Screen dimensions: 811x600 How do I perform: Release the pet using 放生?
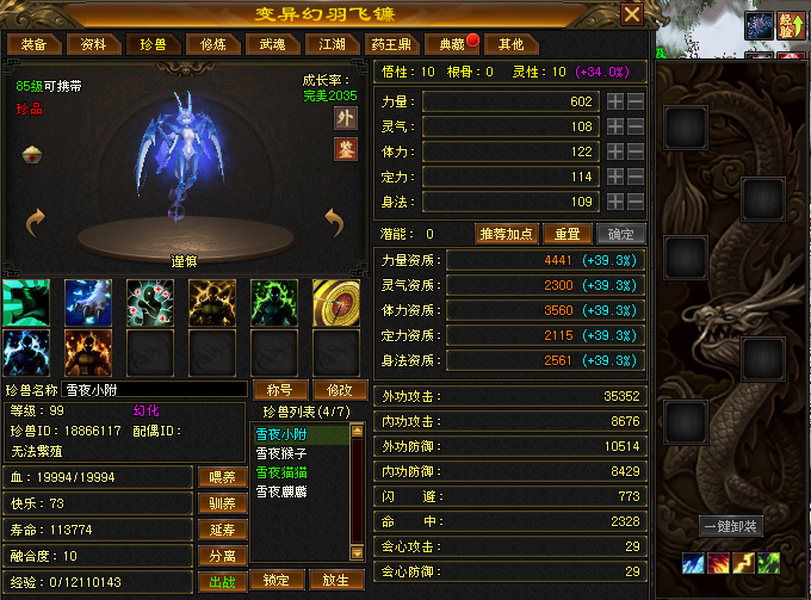click(x=336, y=580)
